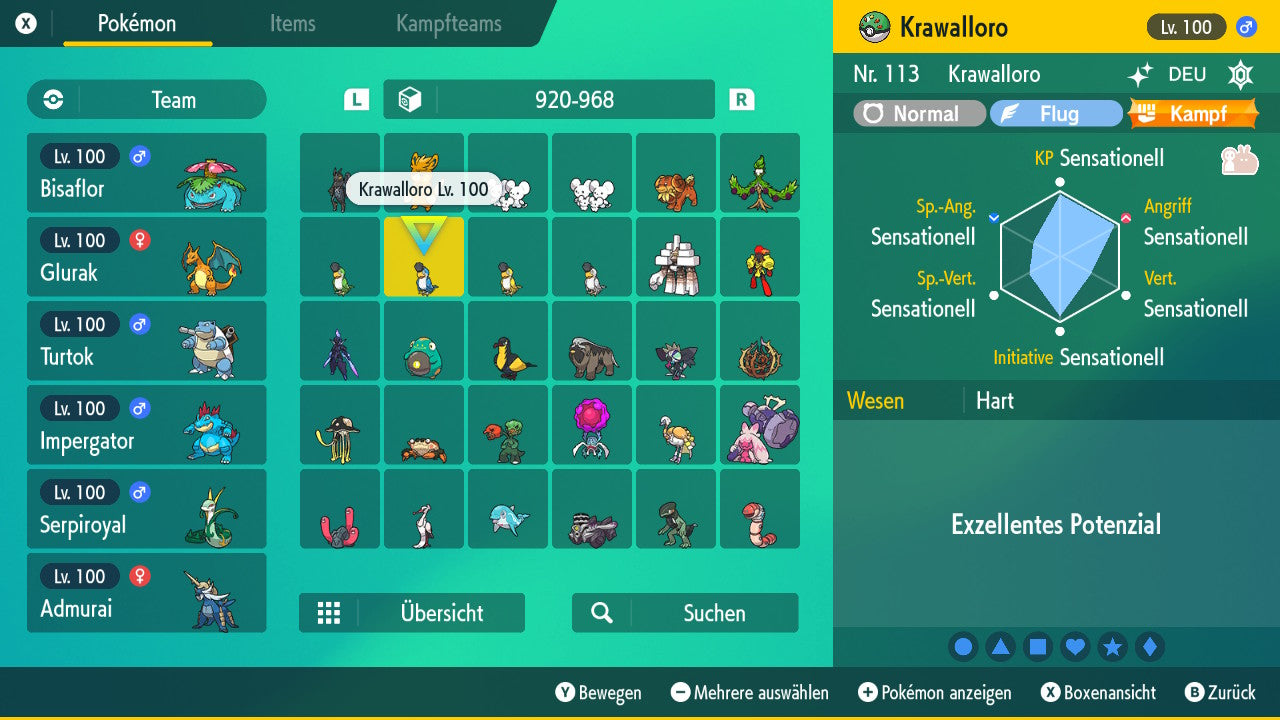The width and height of the screenshot is (1280, 720).
Task: Click the L button to page boxes left
Action: coord(355,99)
